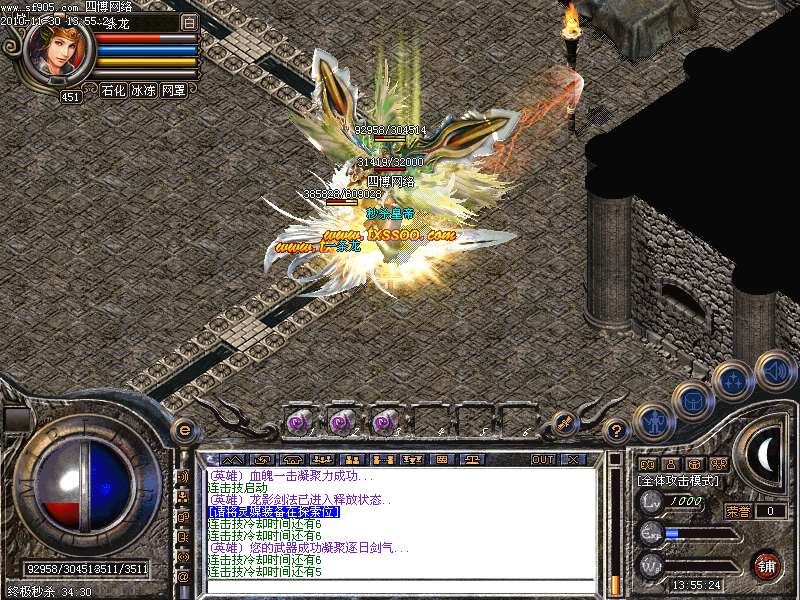Viewport: 800px width, 600px height.
Task: Select the 石化 status button
Action: tap(113, 90)
